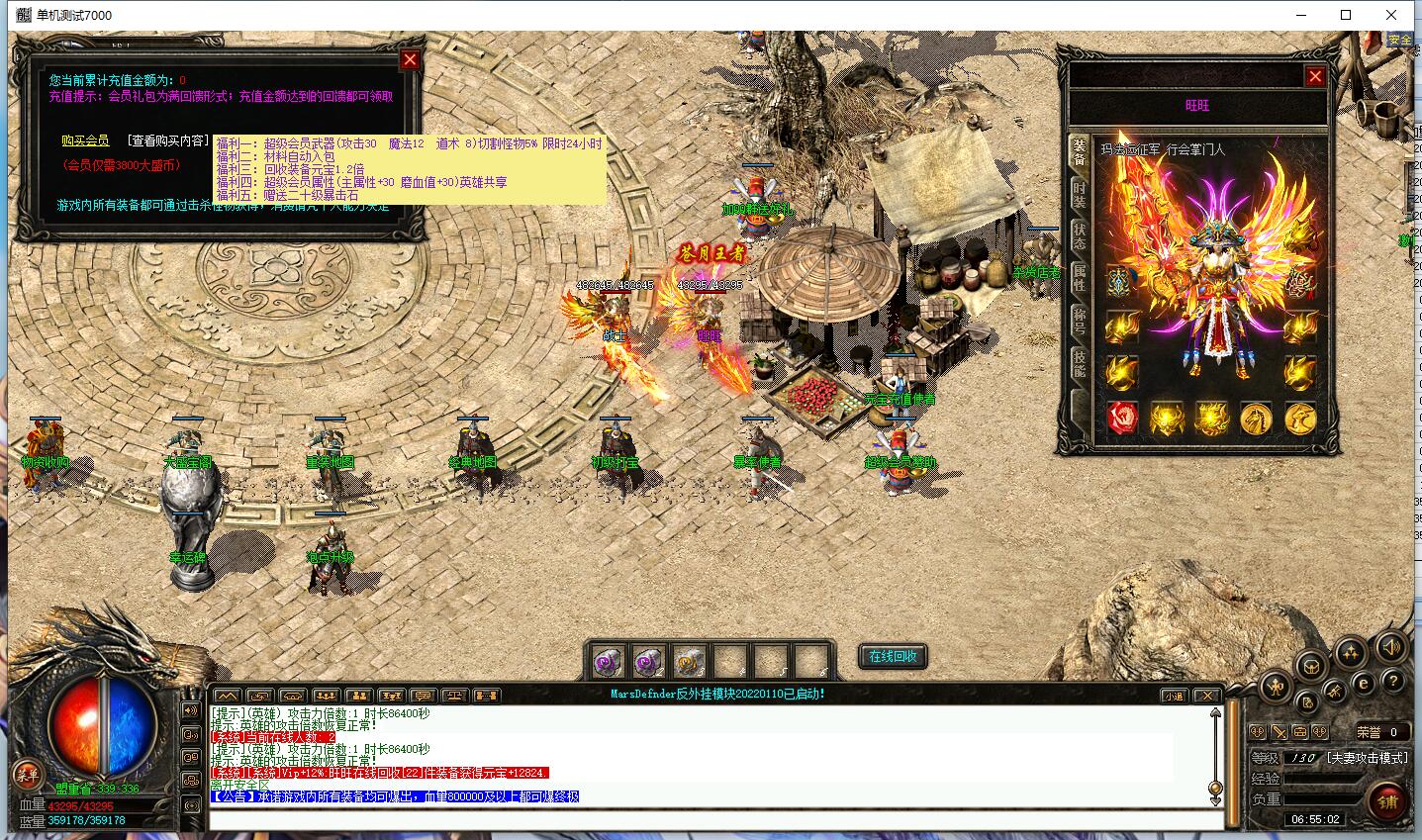Click the 在线回收 button
Image resolution: width=1422 pixels, height=840 pixels.
pos(893,657)
